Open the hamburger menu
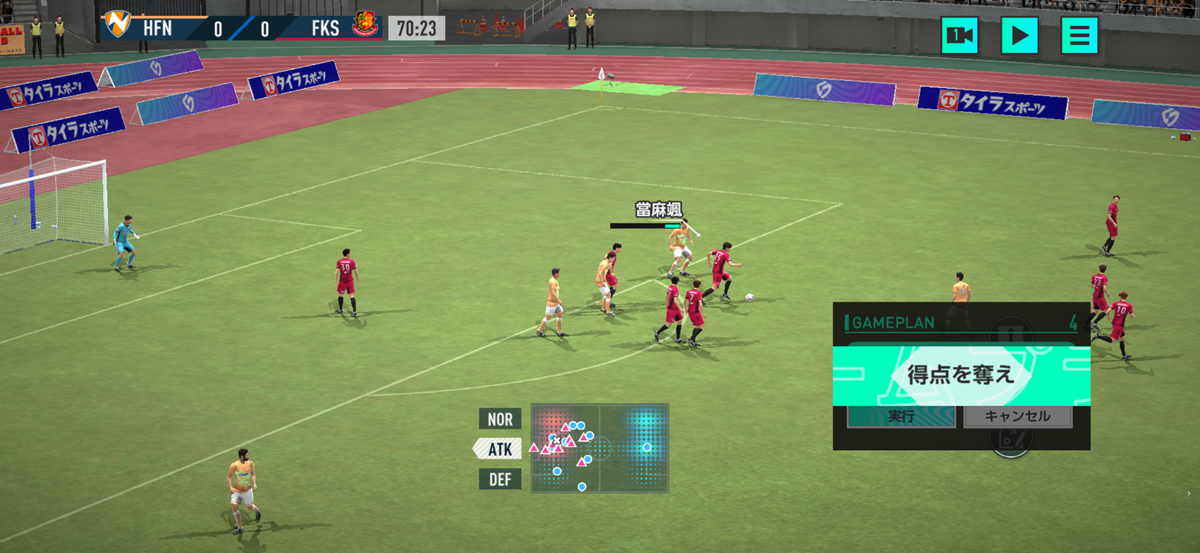Viewport: 1200px width, 553px height. click(1079, 36)
